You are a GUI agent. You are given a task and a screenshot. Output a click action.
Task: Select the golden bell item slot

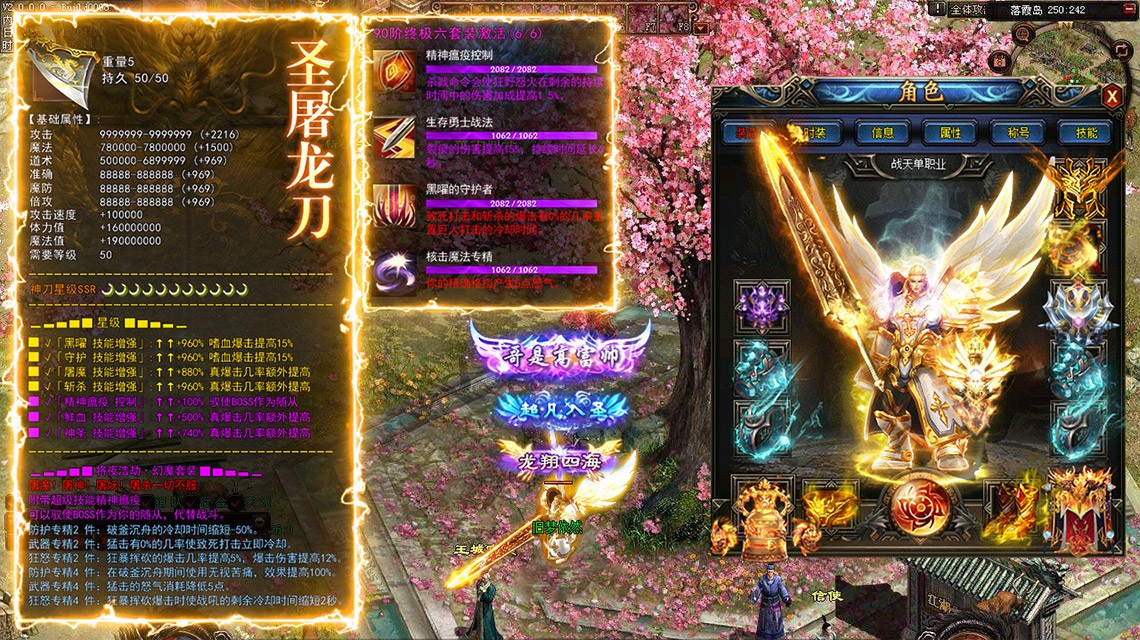[764, 510]
